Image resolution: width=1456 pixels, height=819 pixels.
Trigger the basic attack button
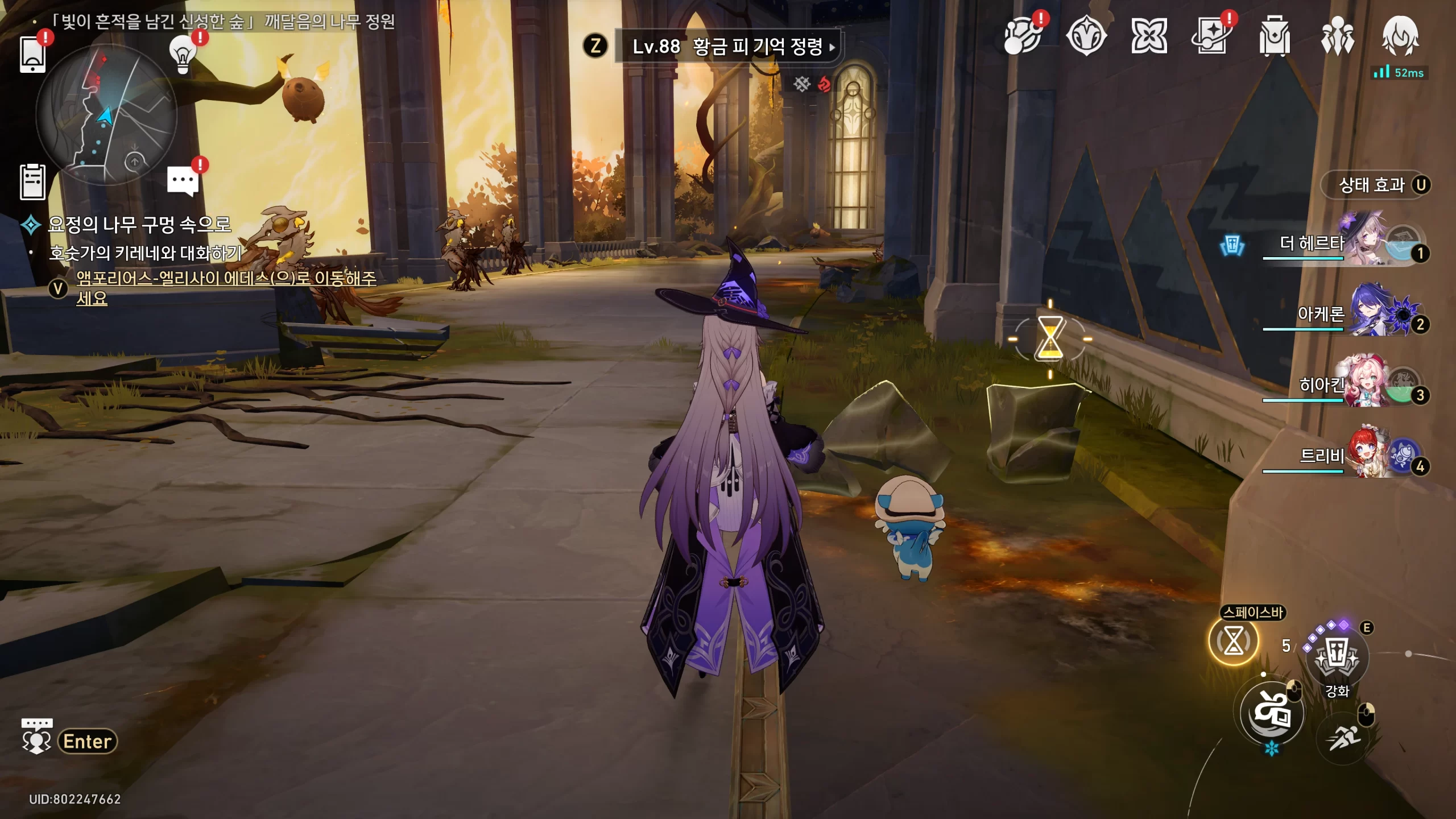[x=1272, y=713]
